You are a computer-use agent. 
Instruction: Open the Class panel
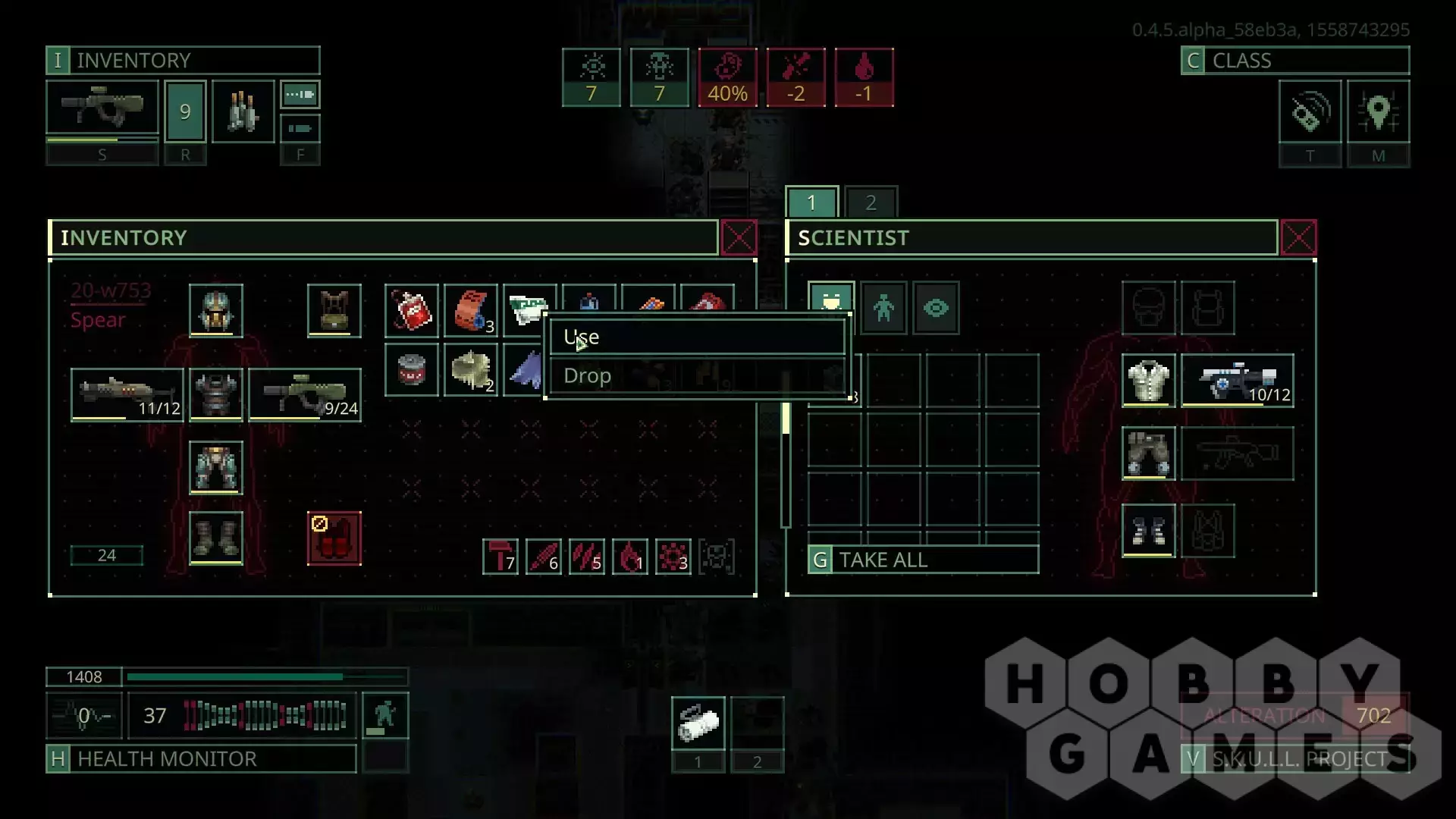[1295, 61]
